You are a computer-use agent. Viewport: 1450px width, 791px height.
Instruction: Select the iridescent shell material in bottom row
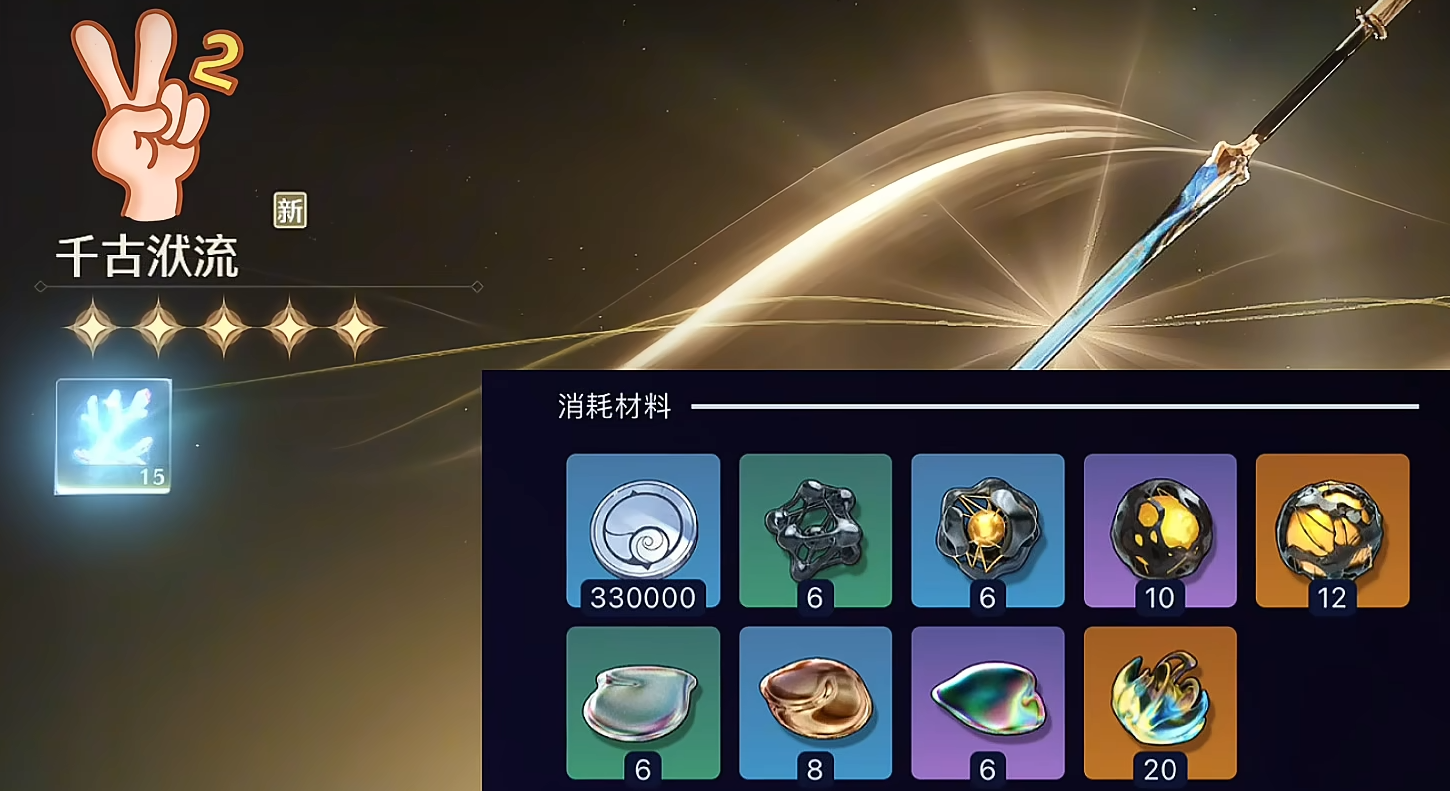click(988, 700)
